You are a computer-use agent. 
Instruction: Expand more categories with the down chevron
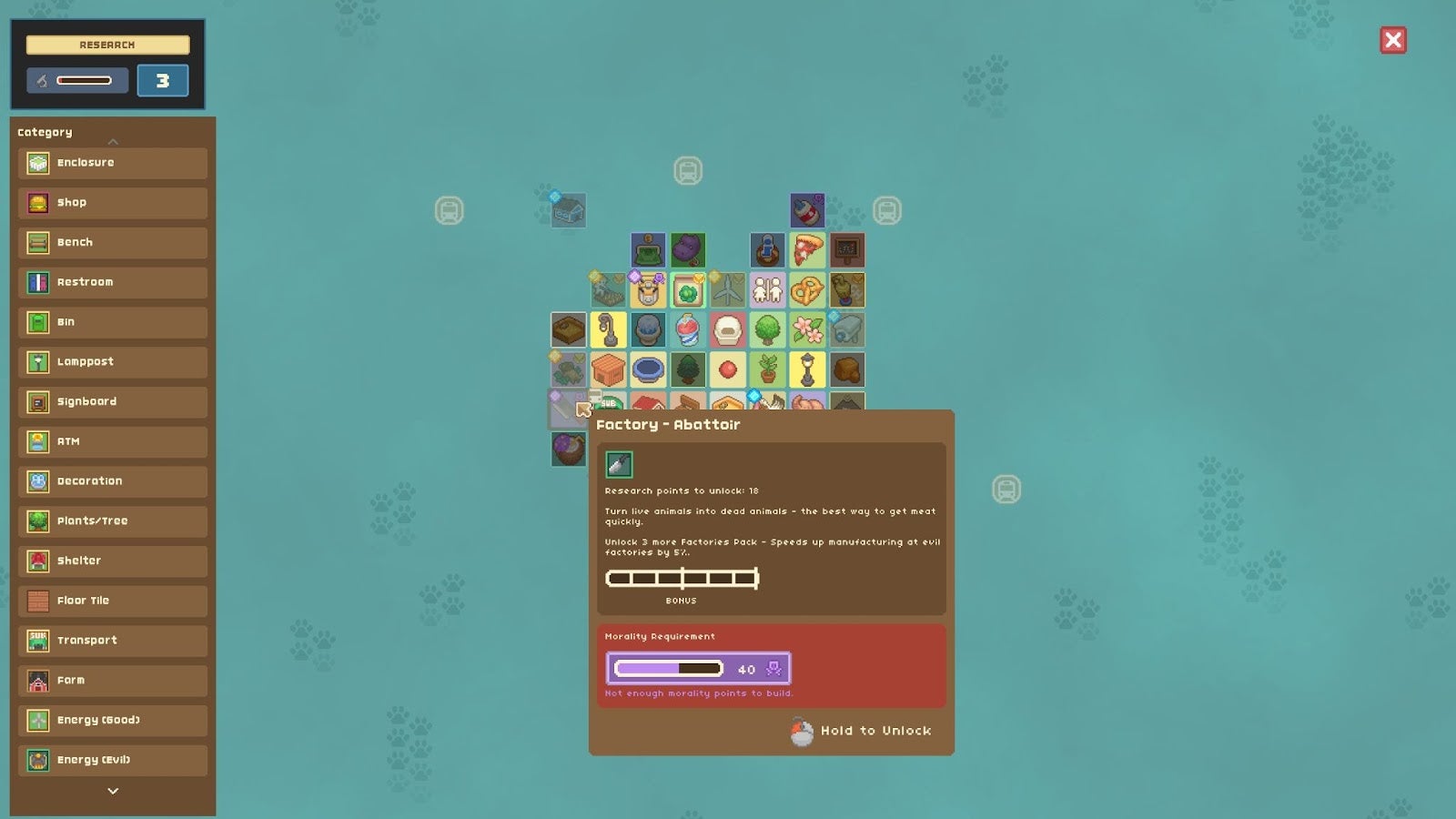point(113,791)
